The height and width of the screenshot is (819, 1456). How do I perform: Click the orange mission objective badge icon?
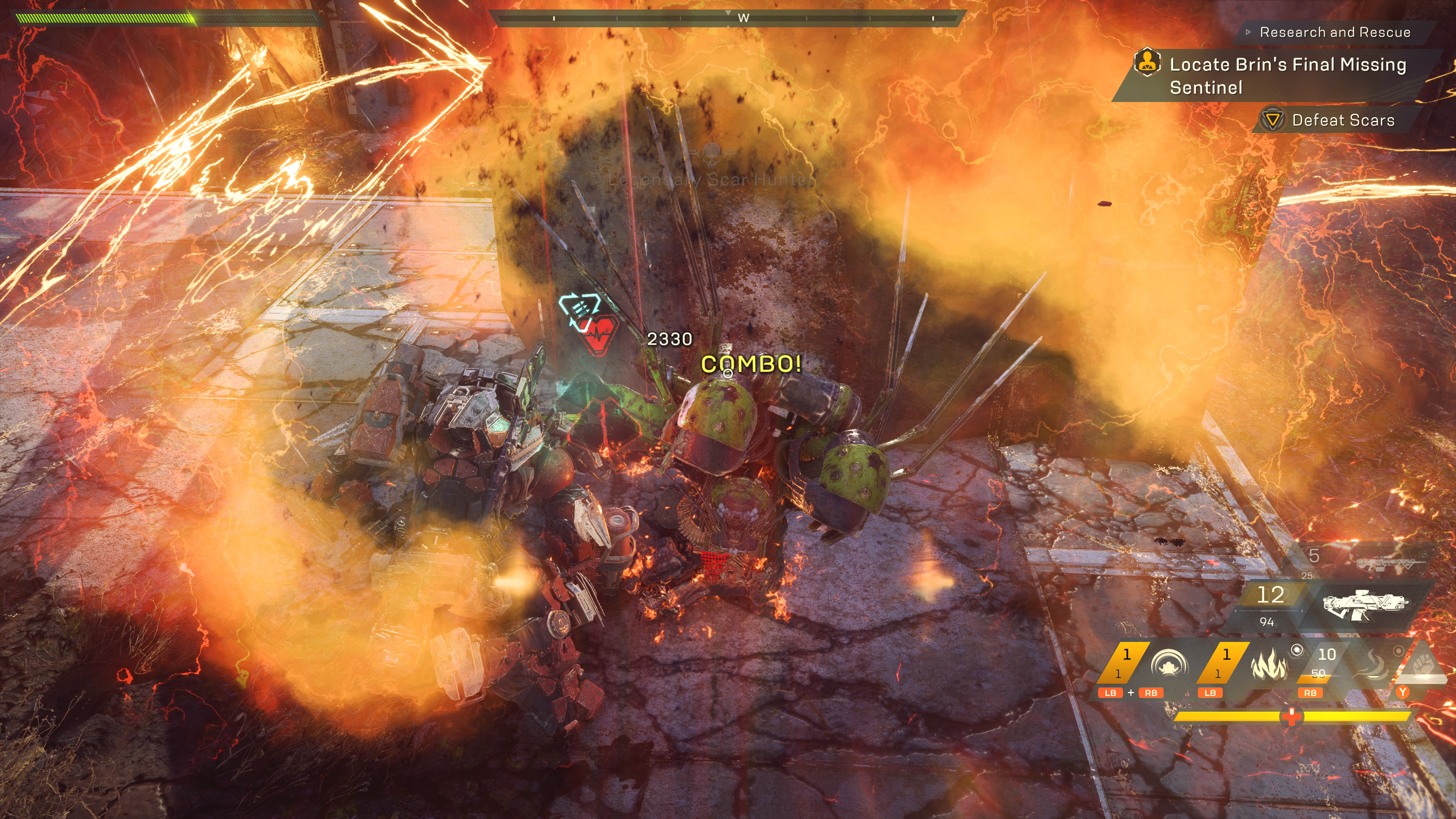click(1147, 63)
